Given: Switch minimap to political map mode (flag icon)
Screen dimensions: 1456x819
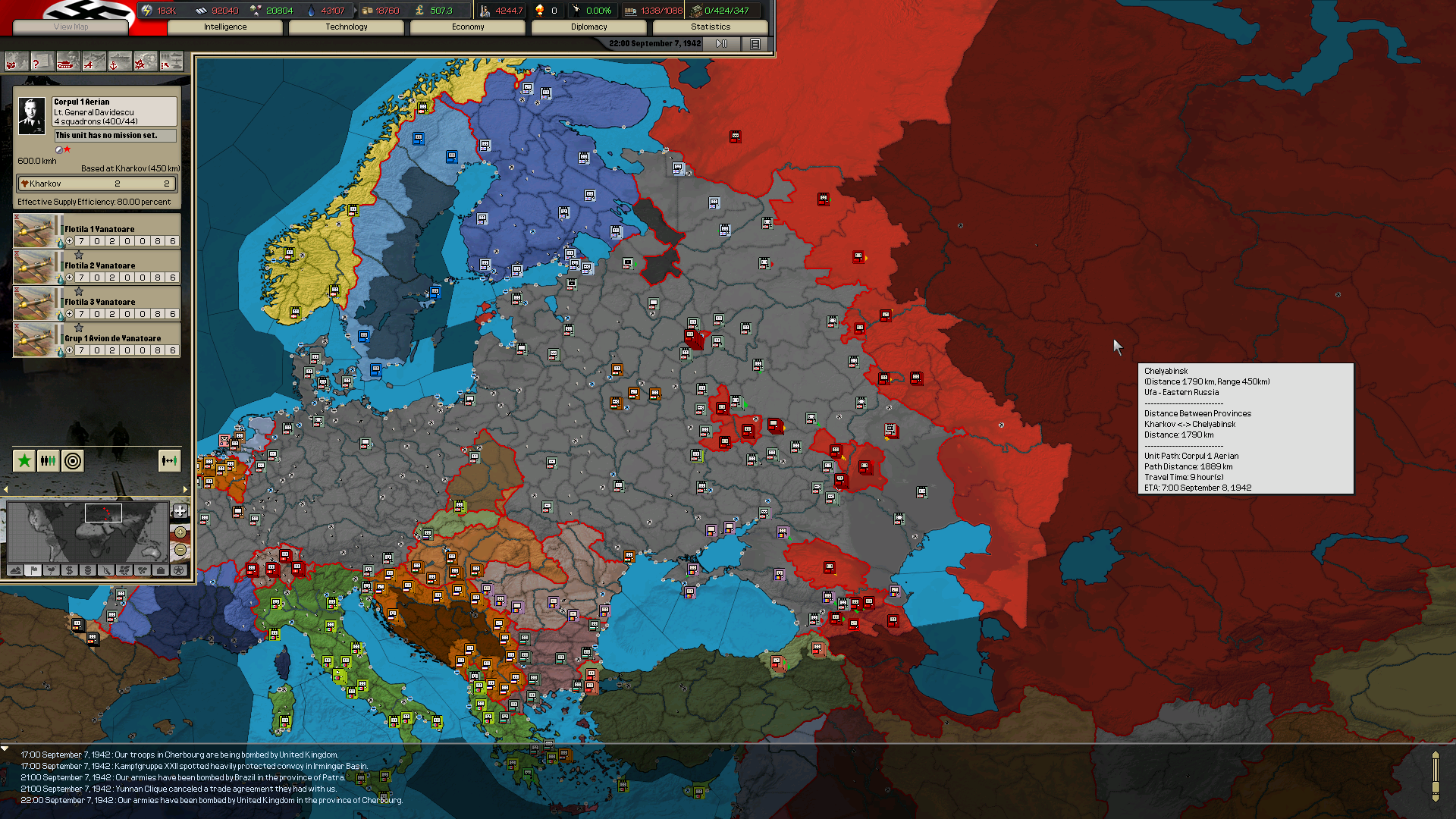Looking at the screenshot, I should coord(33,570).
